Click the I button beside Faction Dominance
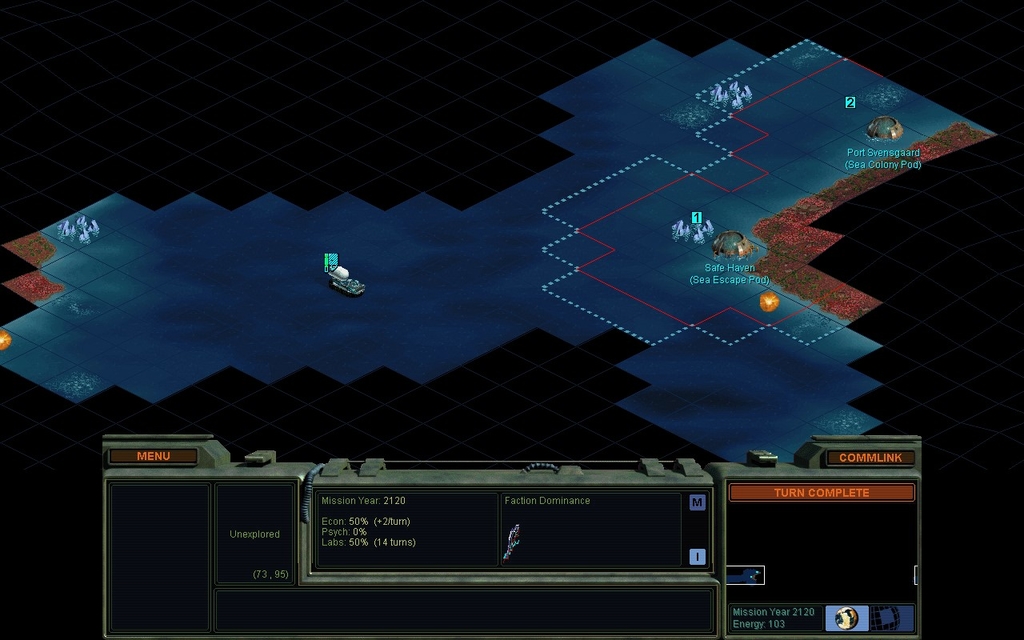The height and width of the screenshot is (640, 1024). pyautogui.click(x=697, y=557)
